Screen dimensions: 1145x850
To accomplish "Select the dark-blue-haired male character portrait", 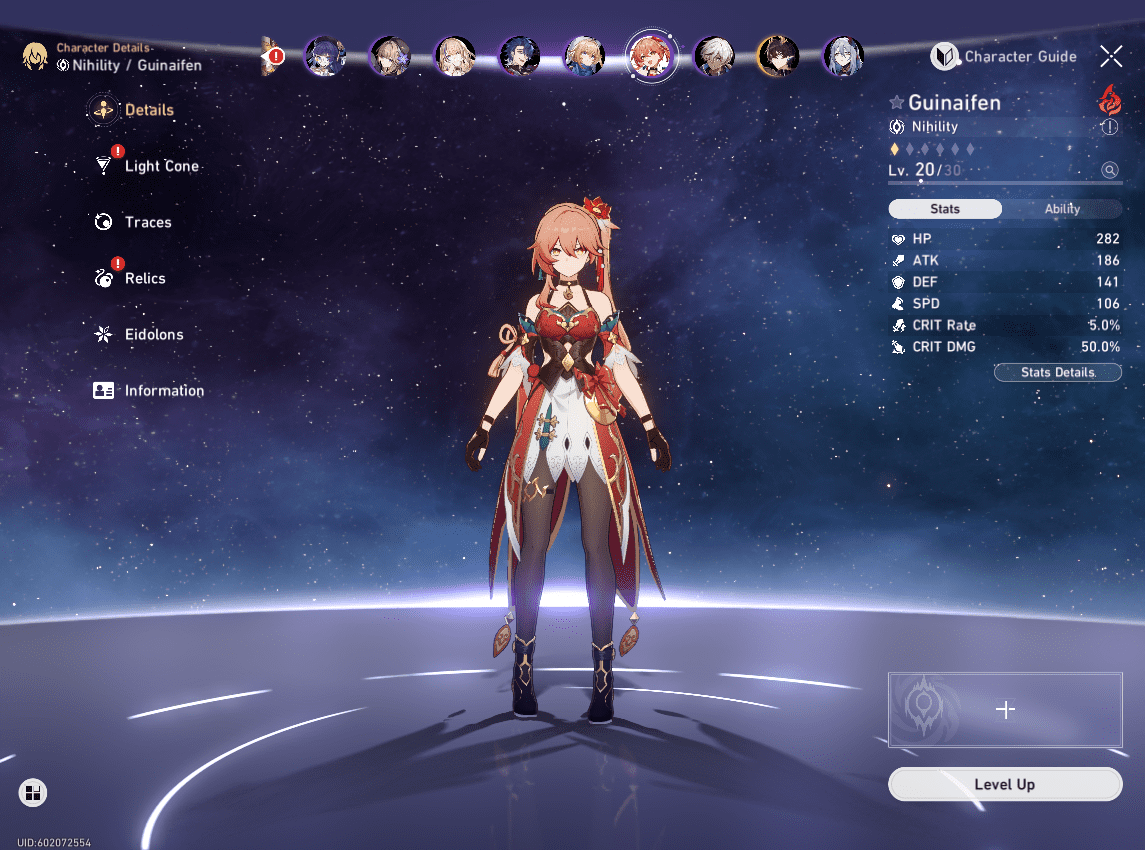I will click(x=520, y=57).
